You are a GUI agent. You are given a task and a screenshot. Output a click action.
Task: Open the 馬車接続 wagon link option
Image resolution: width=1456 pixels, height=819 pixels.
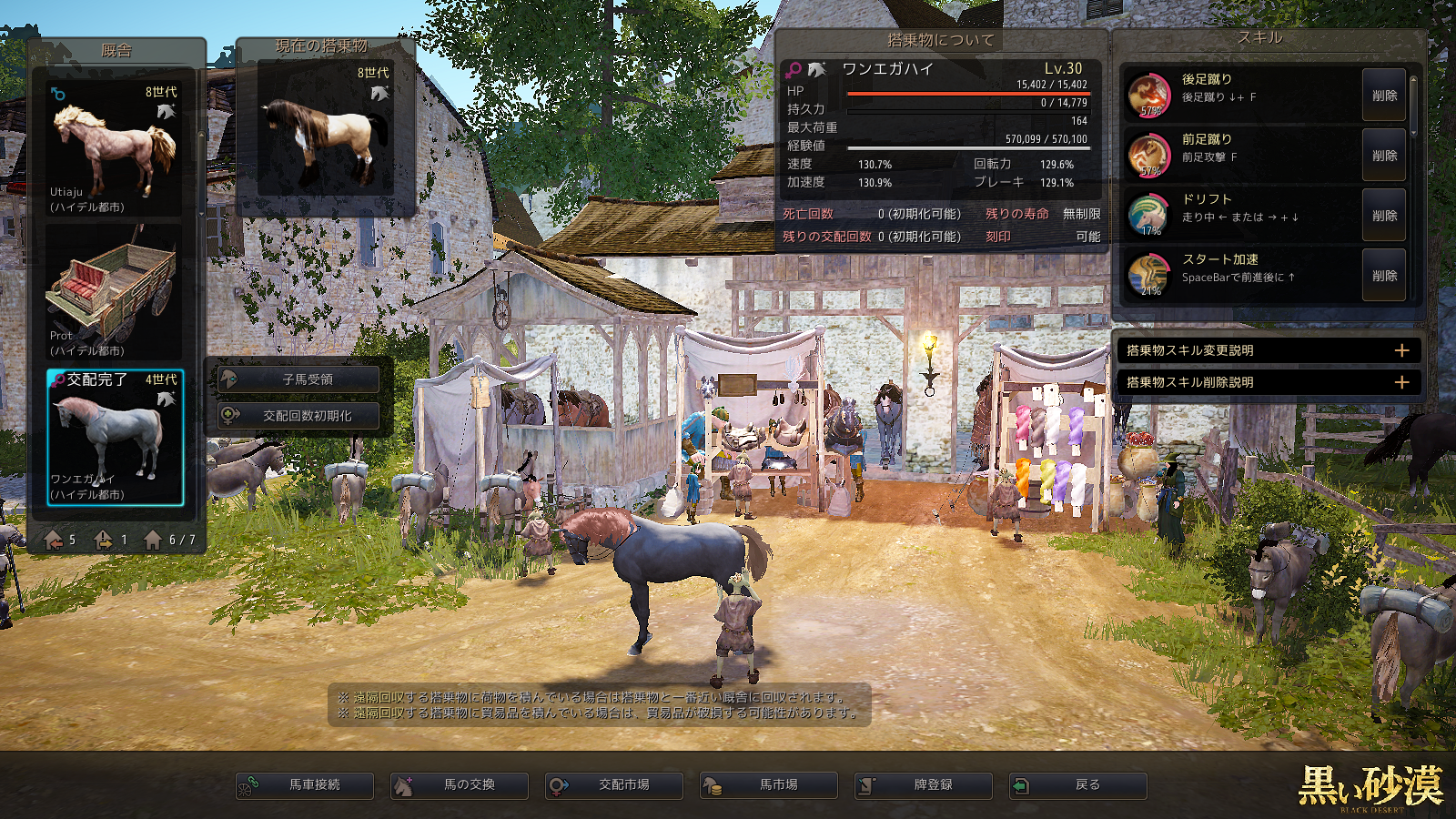305,785
